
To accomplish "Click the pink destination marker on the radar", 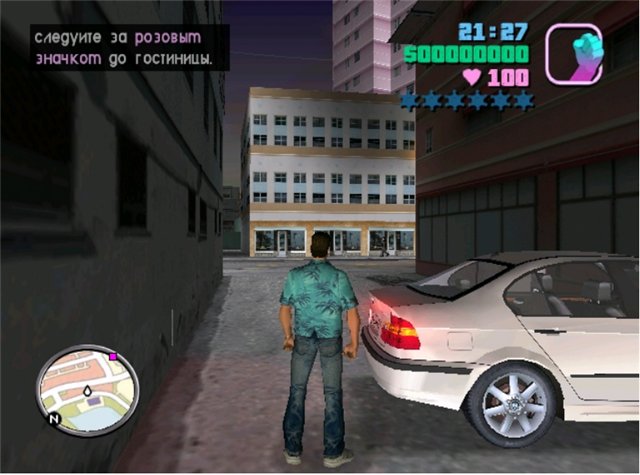I will [113, 355].
